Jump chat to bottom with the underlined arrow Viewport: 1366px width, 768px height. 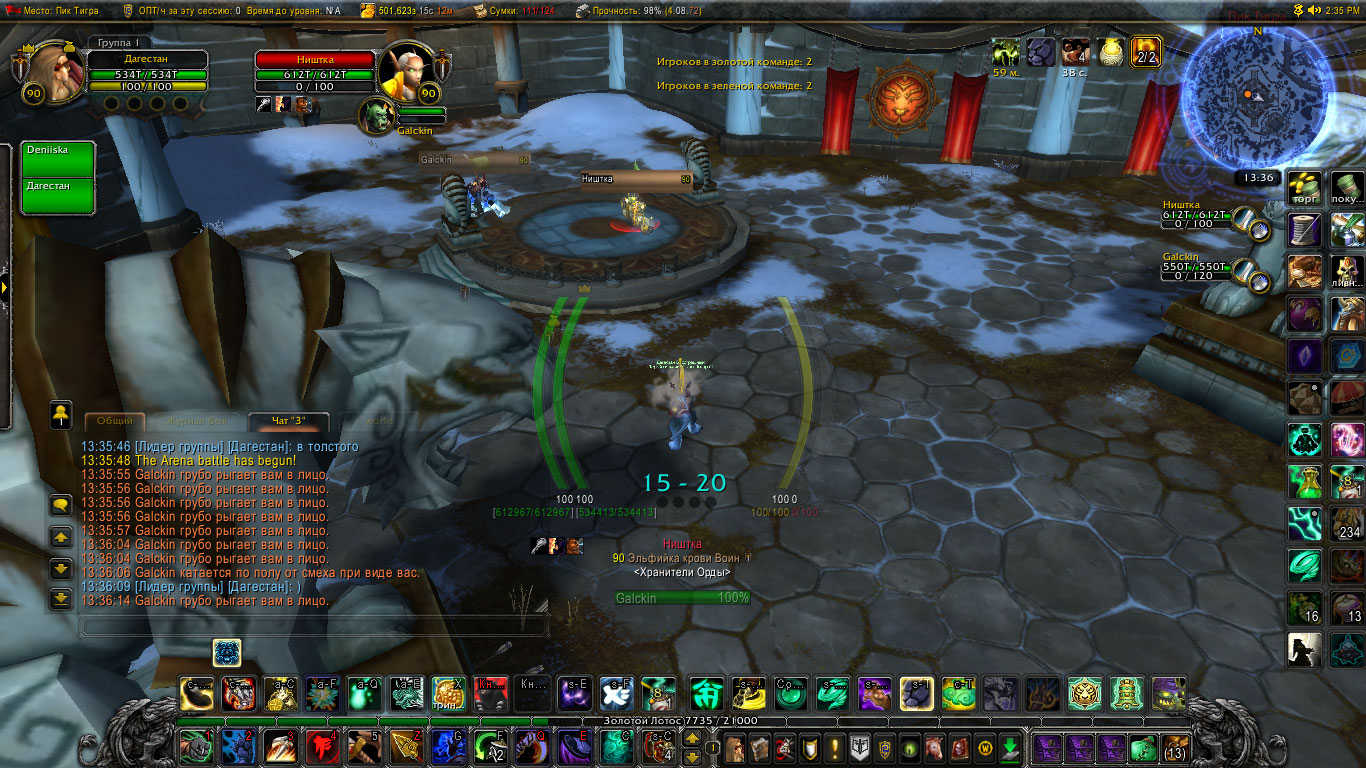pyautogui.click(x=61, y=599)
